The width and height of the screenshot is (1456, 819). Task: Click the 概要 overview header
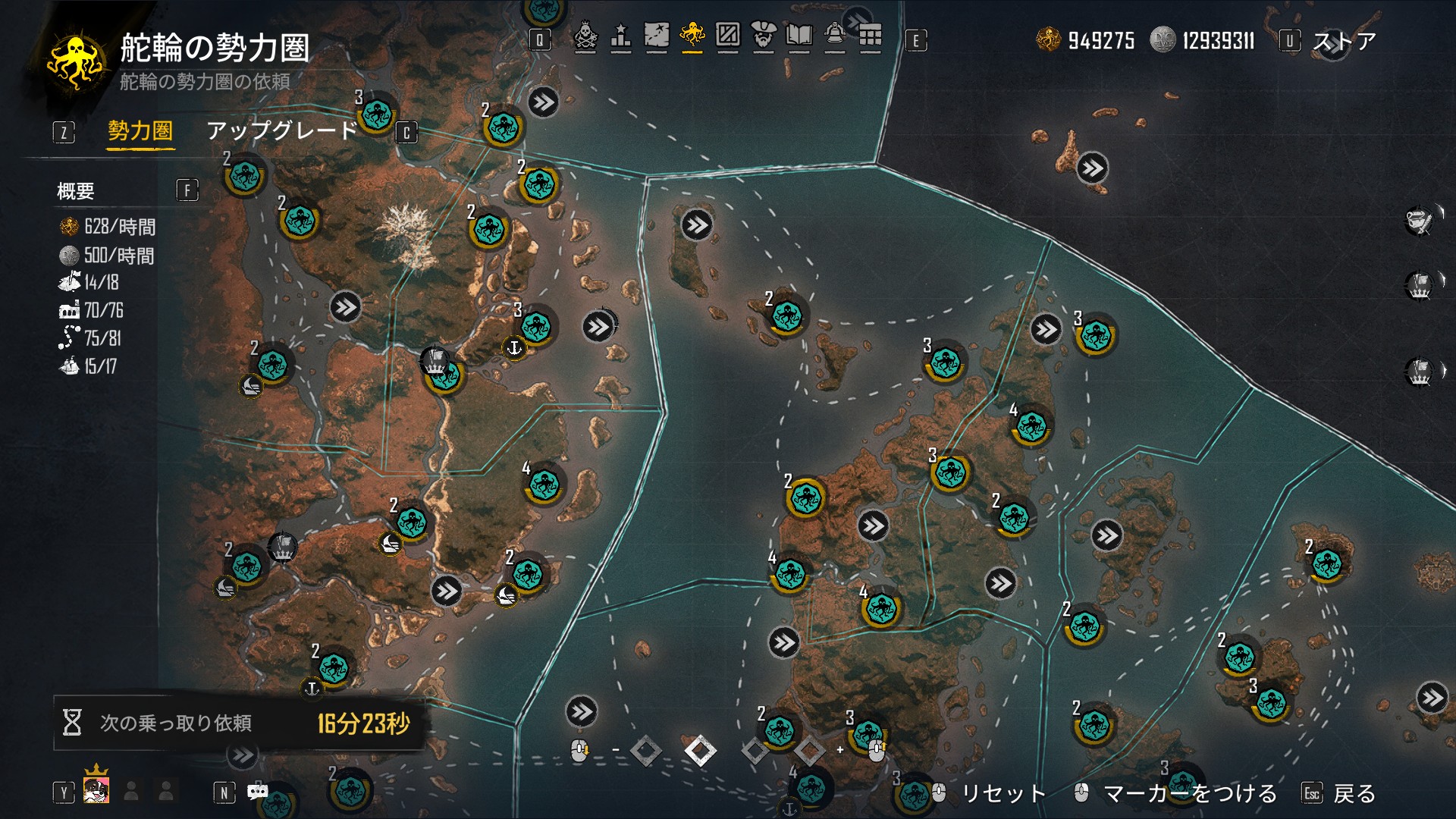tap(76, 191)
